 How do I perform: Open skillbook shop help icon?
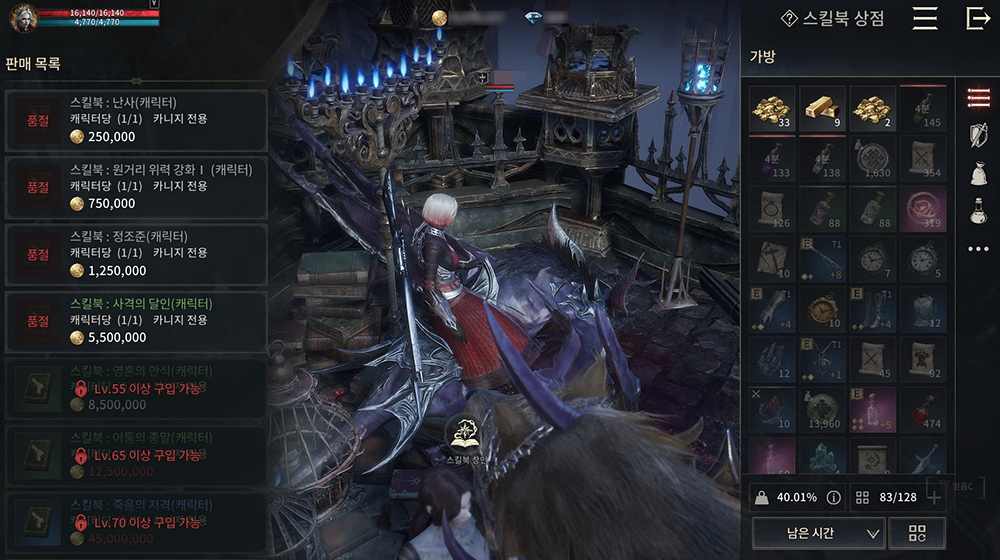(x=790, y=18)
